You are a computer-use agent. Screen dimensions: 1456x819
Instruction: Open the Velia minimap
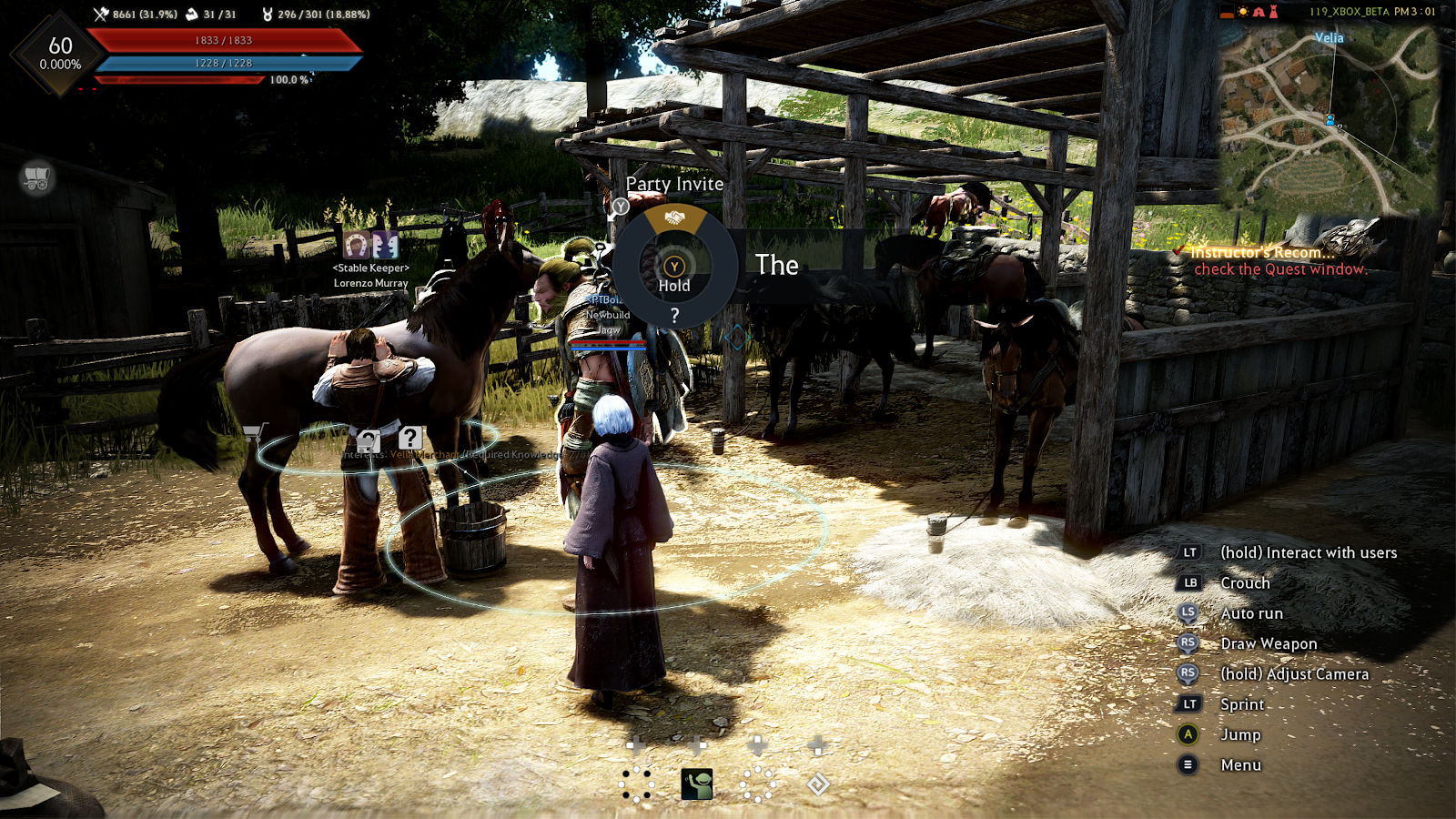[x=1329, y=118]
